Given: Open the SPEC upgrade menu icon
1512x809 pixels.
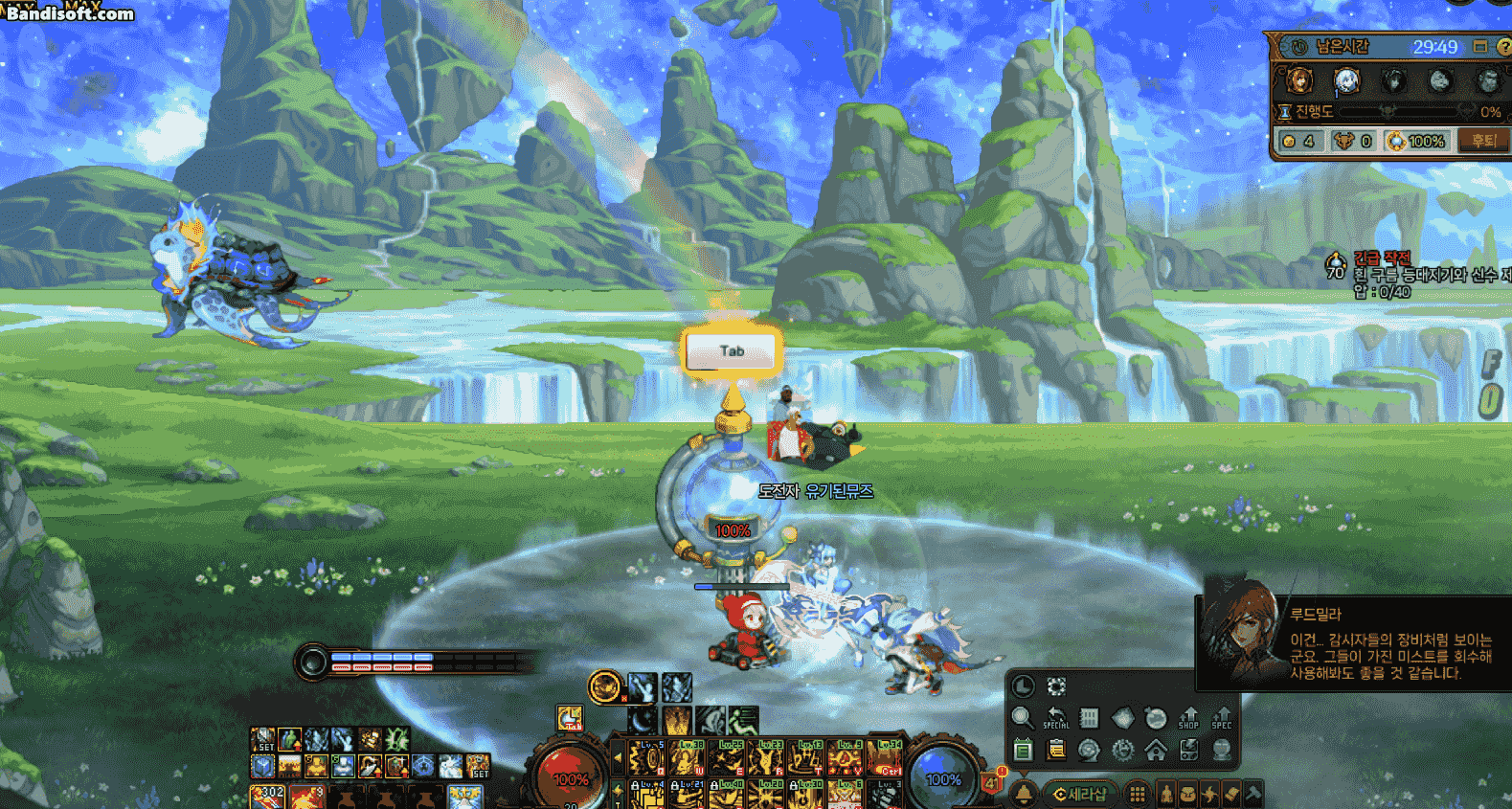Looking at the screenshot, I should pyautogui.click(x=1222, y=718).
